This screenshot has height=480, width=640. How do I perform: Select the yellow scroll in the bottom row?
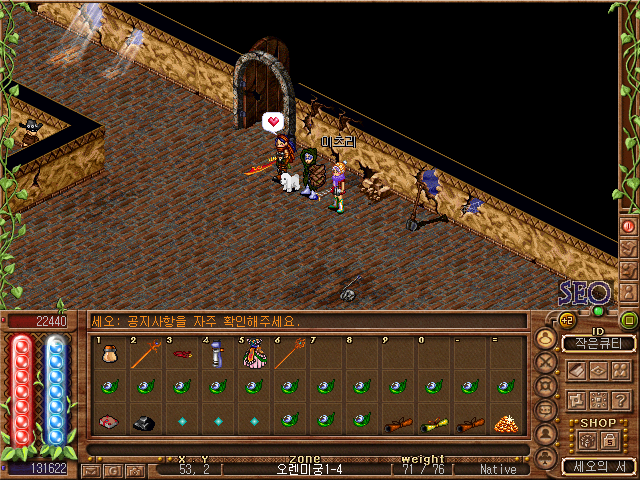point(434,423)
